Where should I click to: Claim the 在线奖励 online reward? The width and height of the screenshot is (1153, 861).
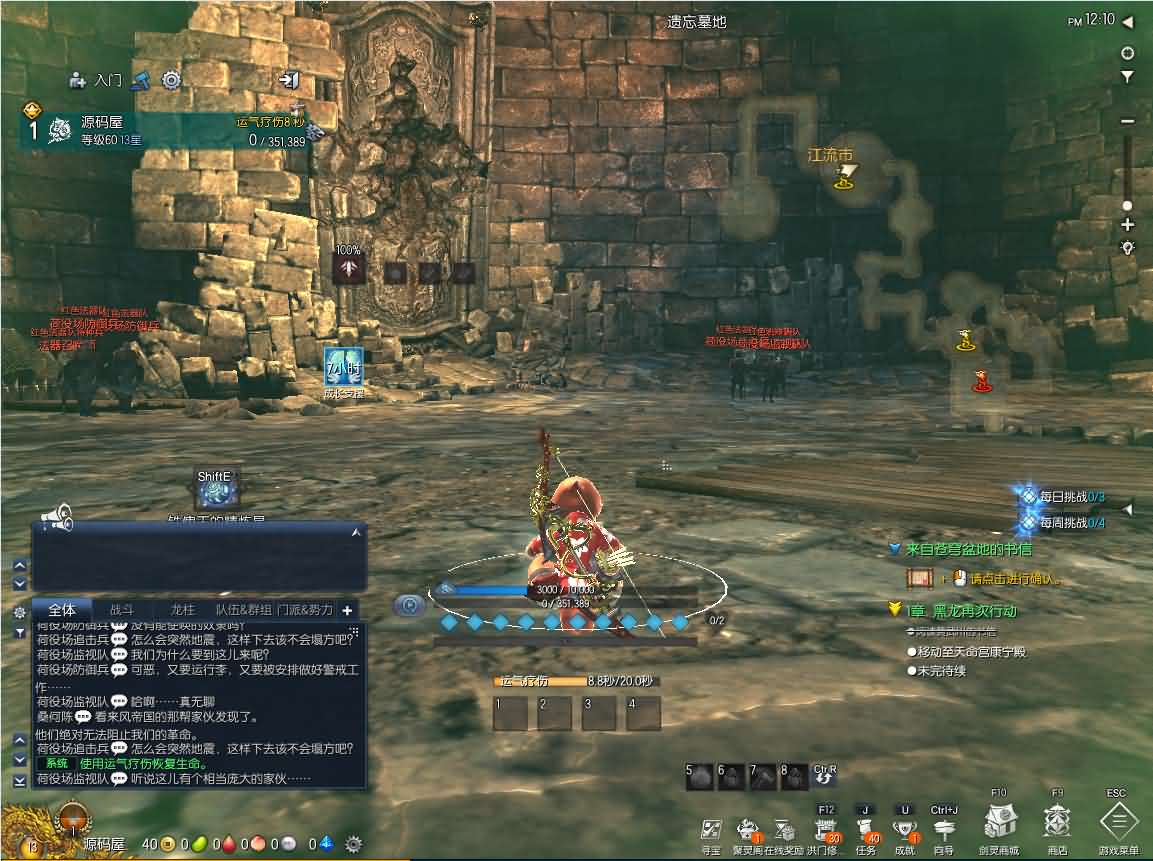(784, 831)
